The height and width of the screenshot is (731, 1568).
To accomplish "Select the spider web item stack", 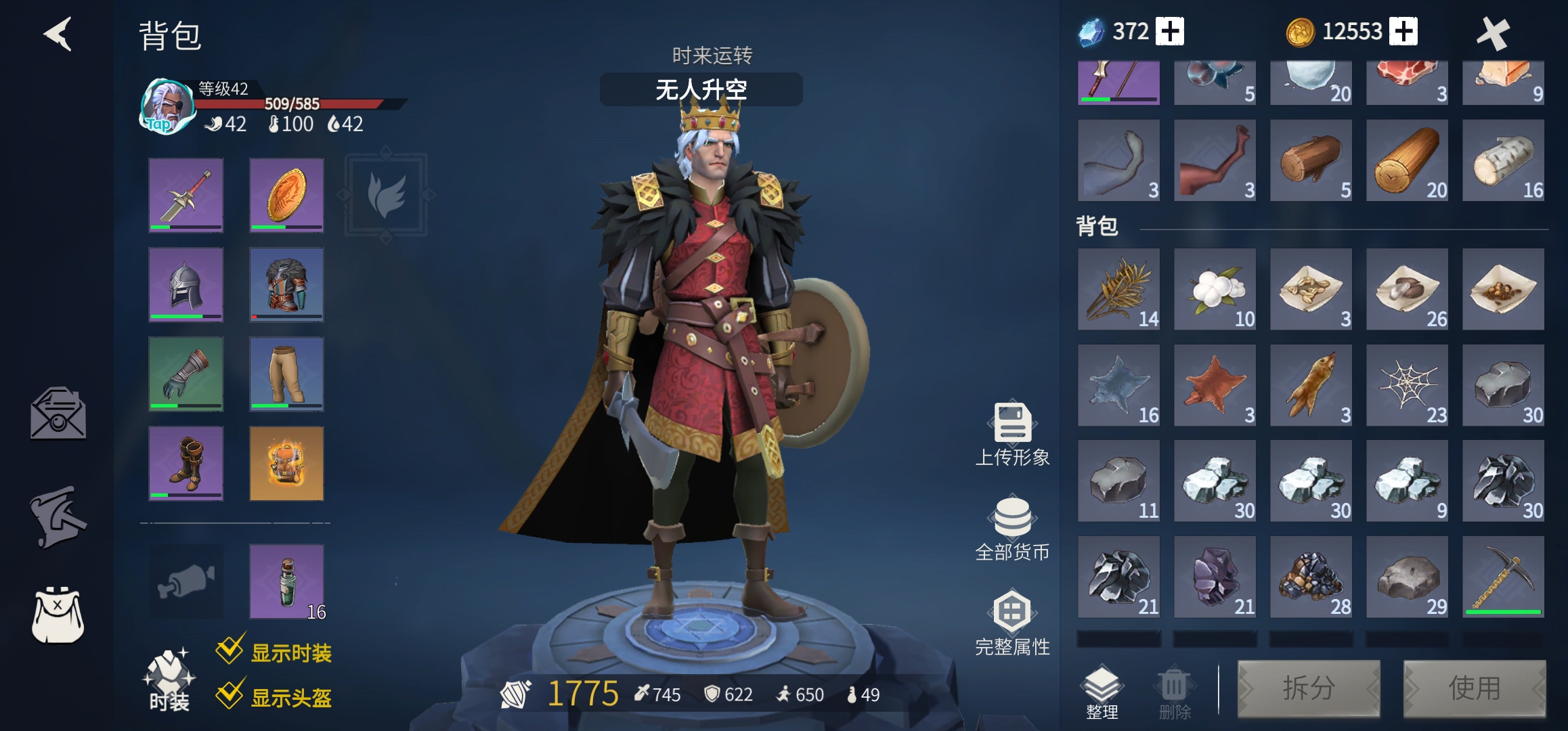I will [1407, 385].
